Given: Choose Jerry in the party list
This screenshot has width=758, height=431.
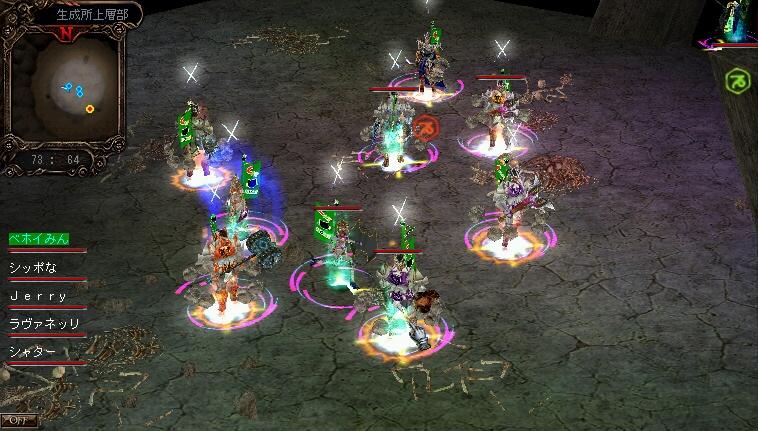Looking at the screenshot, I should pyautogui.click(x=38, y=296).
